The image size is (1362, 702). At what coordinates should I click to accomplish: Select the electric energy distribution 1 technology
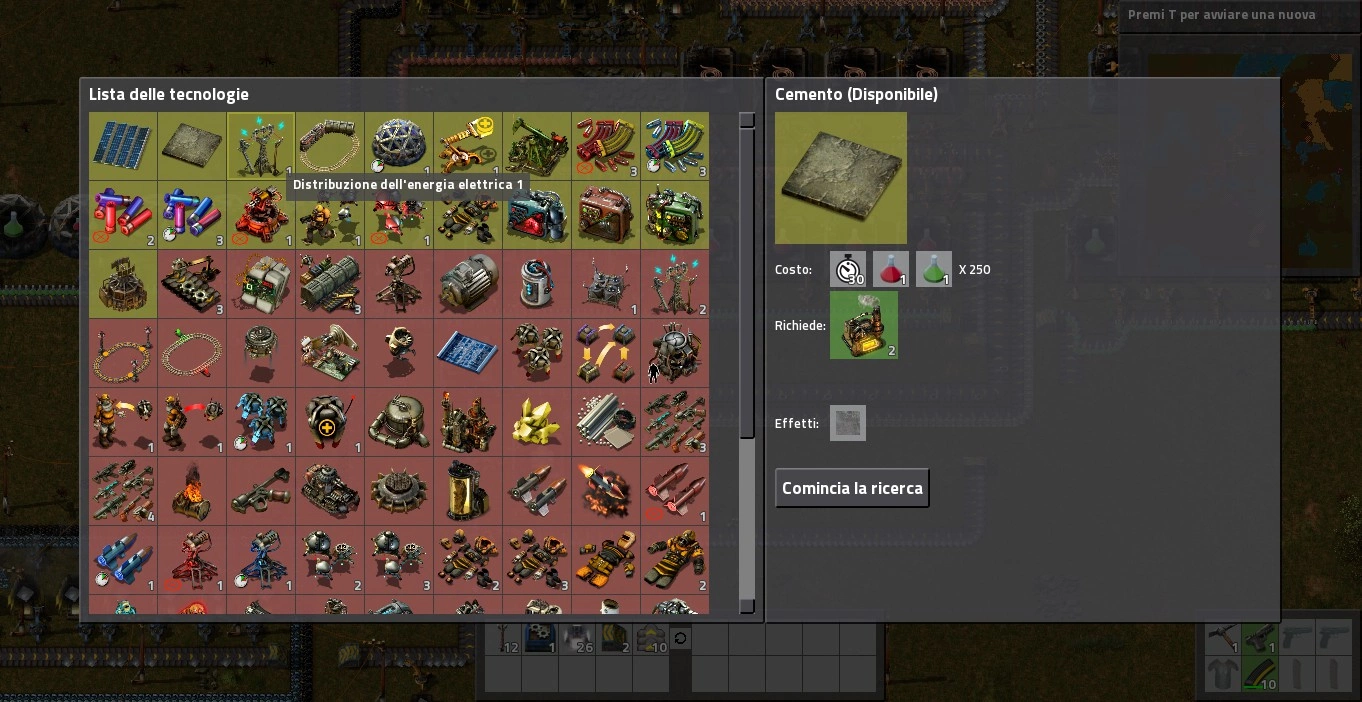pyautogui.click(x=261, y=146)
